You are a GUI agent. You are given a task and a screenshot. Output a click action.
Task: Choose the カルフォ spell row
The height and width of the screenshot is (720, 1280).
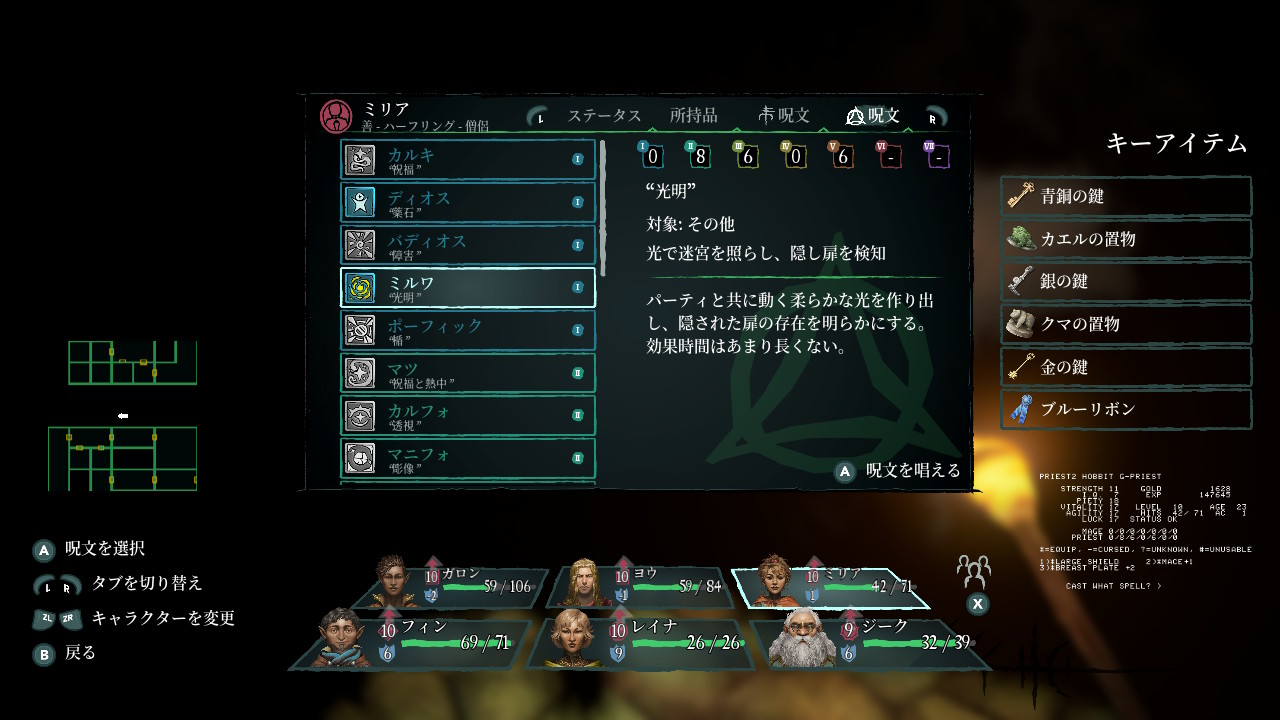tap(468, 416)
